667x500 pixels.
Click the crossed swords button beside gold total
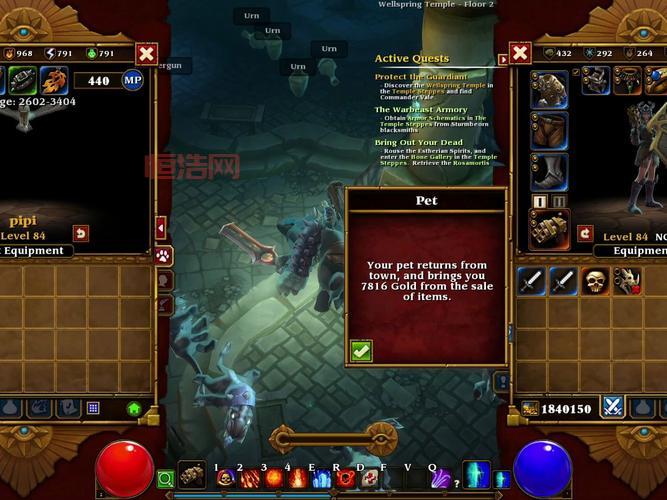pyautogui.click(x=612, y=407)
